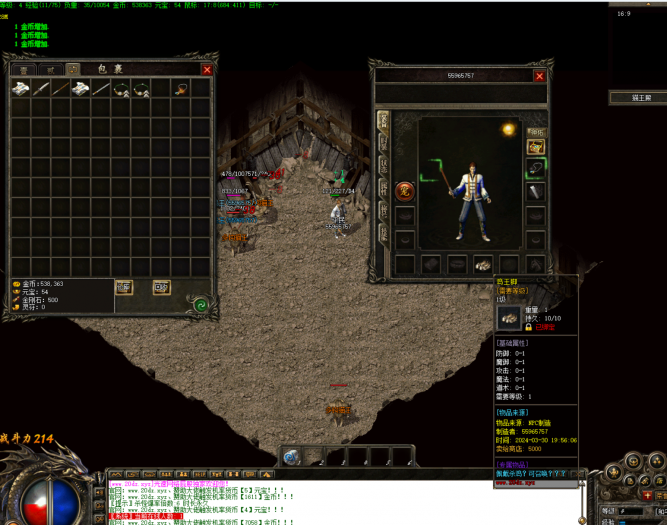Image resolution: width=667 pixels, height=525 pixels.
Task: Click the recycle button at the bag's bottom
Action: tap(161, 287)
